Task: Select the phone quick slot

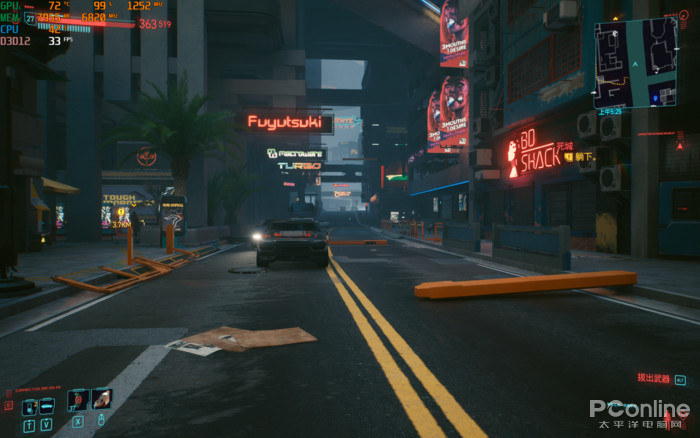Action: (29, 407)
